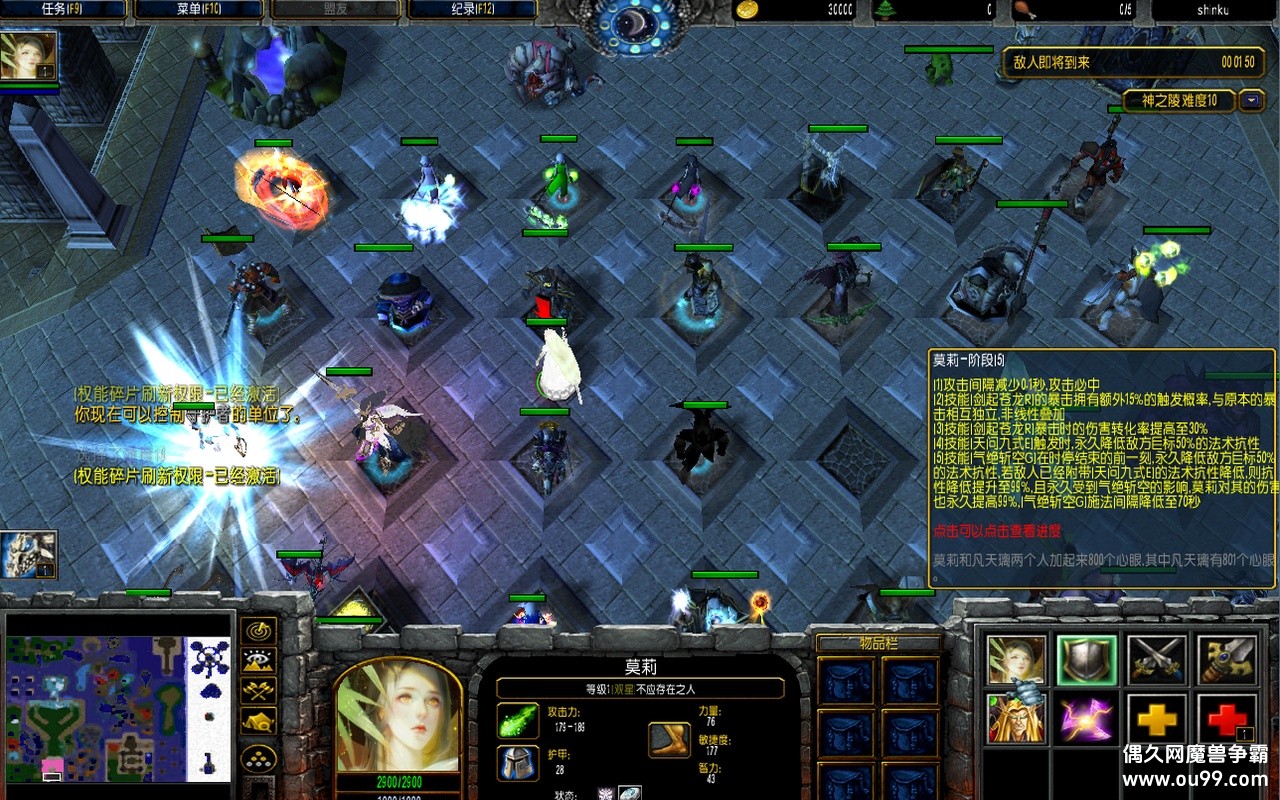Click the 莫莉 hero portrait in the command card

(x=1017, y=659)
